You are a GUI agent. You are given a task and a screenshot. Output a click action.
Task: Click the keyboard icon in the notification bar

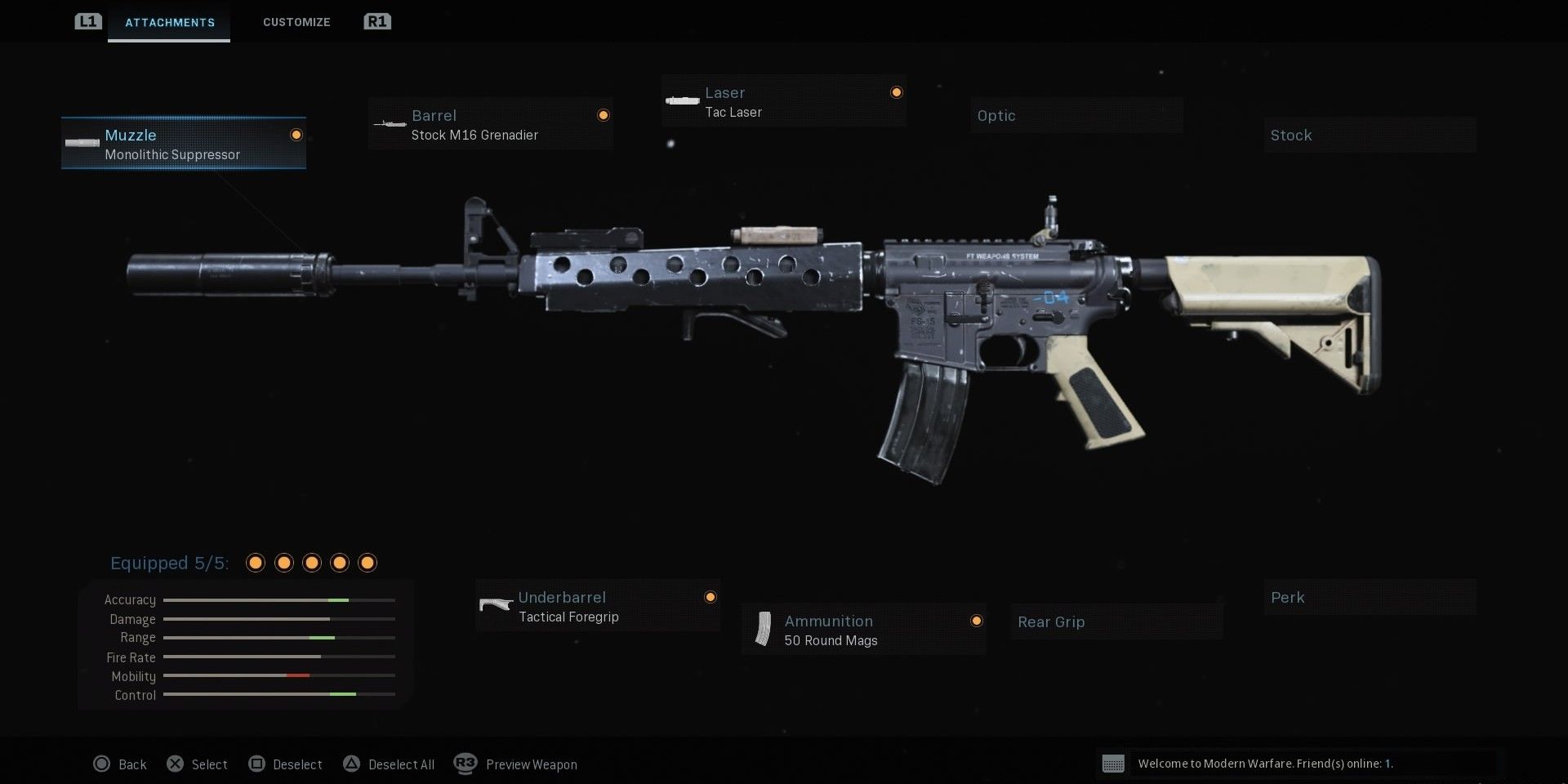click(1114, 764)
